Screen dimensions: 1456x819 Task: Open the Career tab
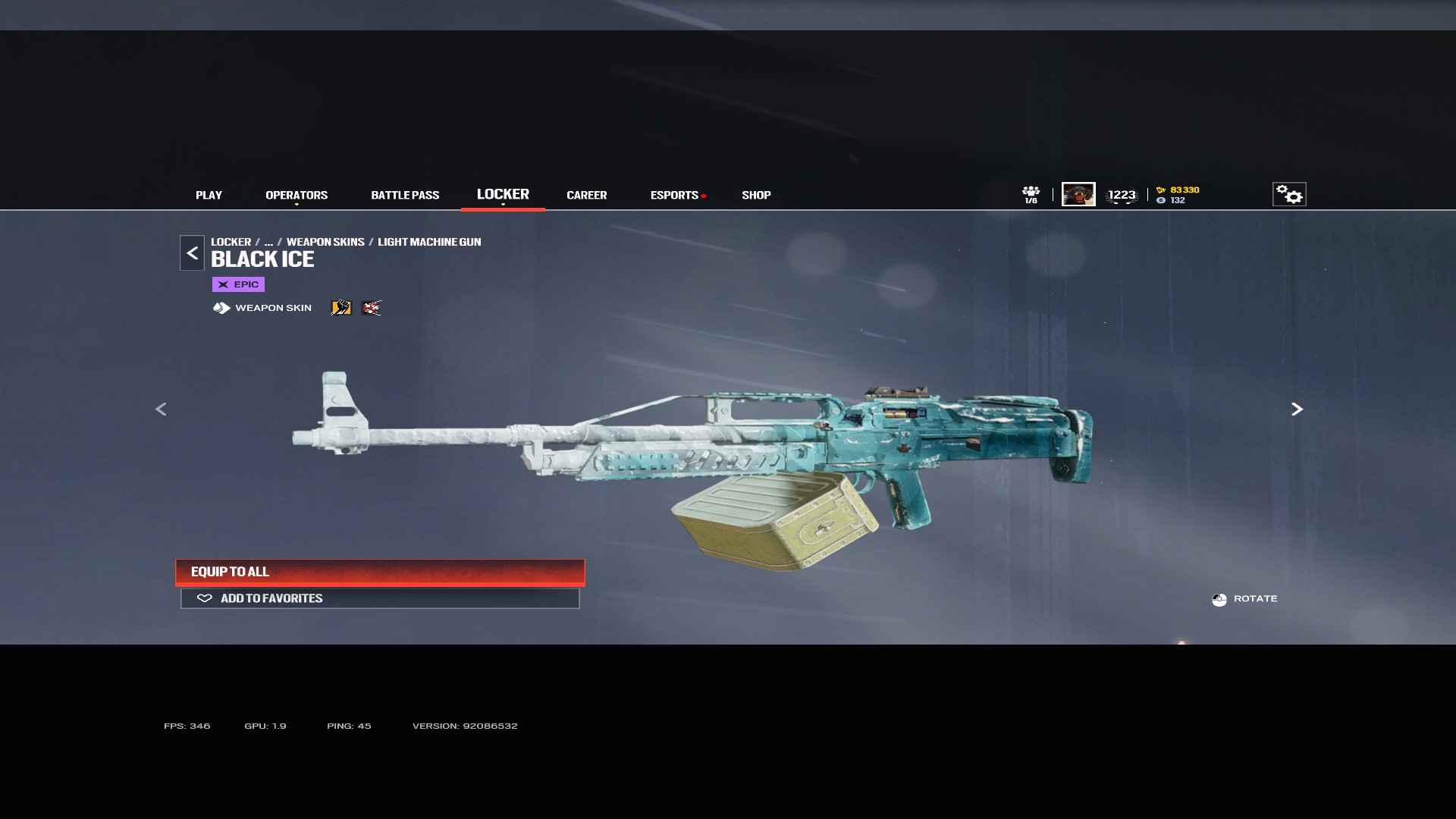point(586,195)
